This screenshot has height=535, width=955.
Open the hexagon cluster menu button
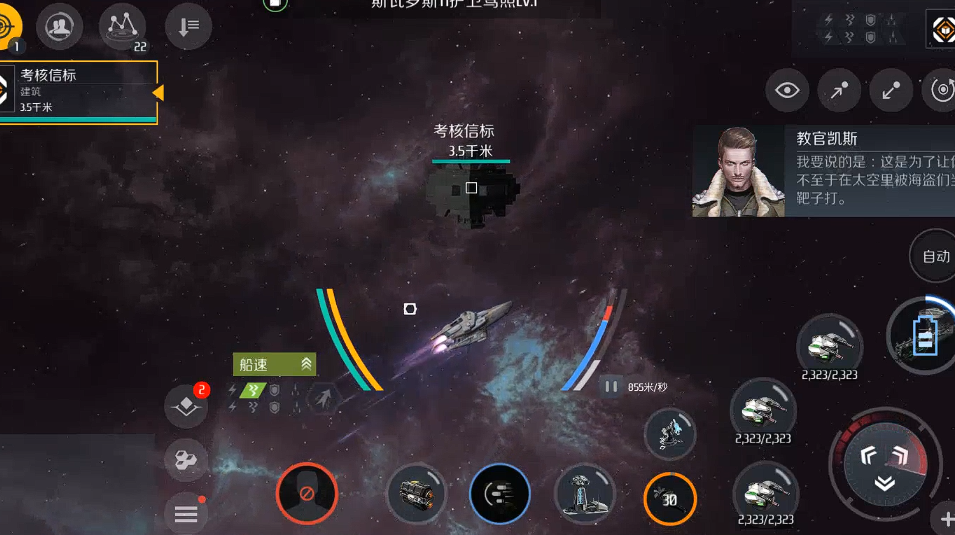[x=186, y=461]
